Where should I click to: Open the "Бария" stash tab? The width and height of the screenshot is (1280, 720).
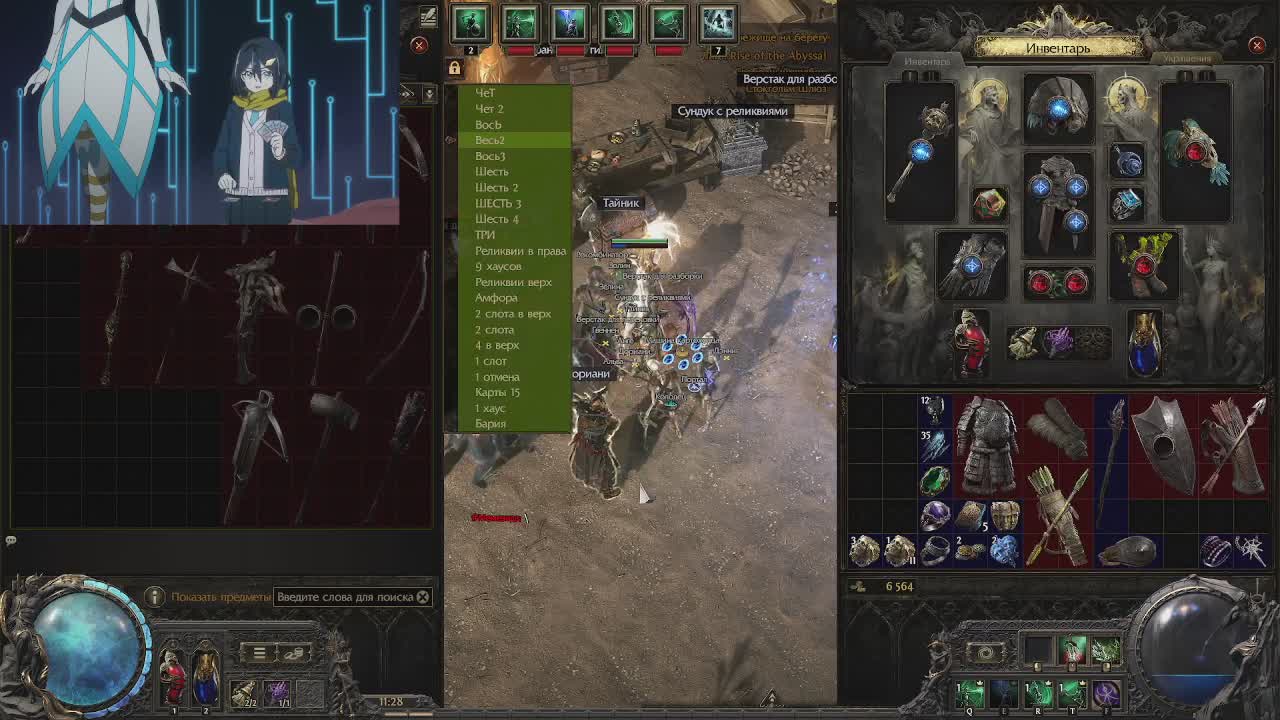coord(490,424)
